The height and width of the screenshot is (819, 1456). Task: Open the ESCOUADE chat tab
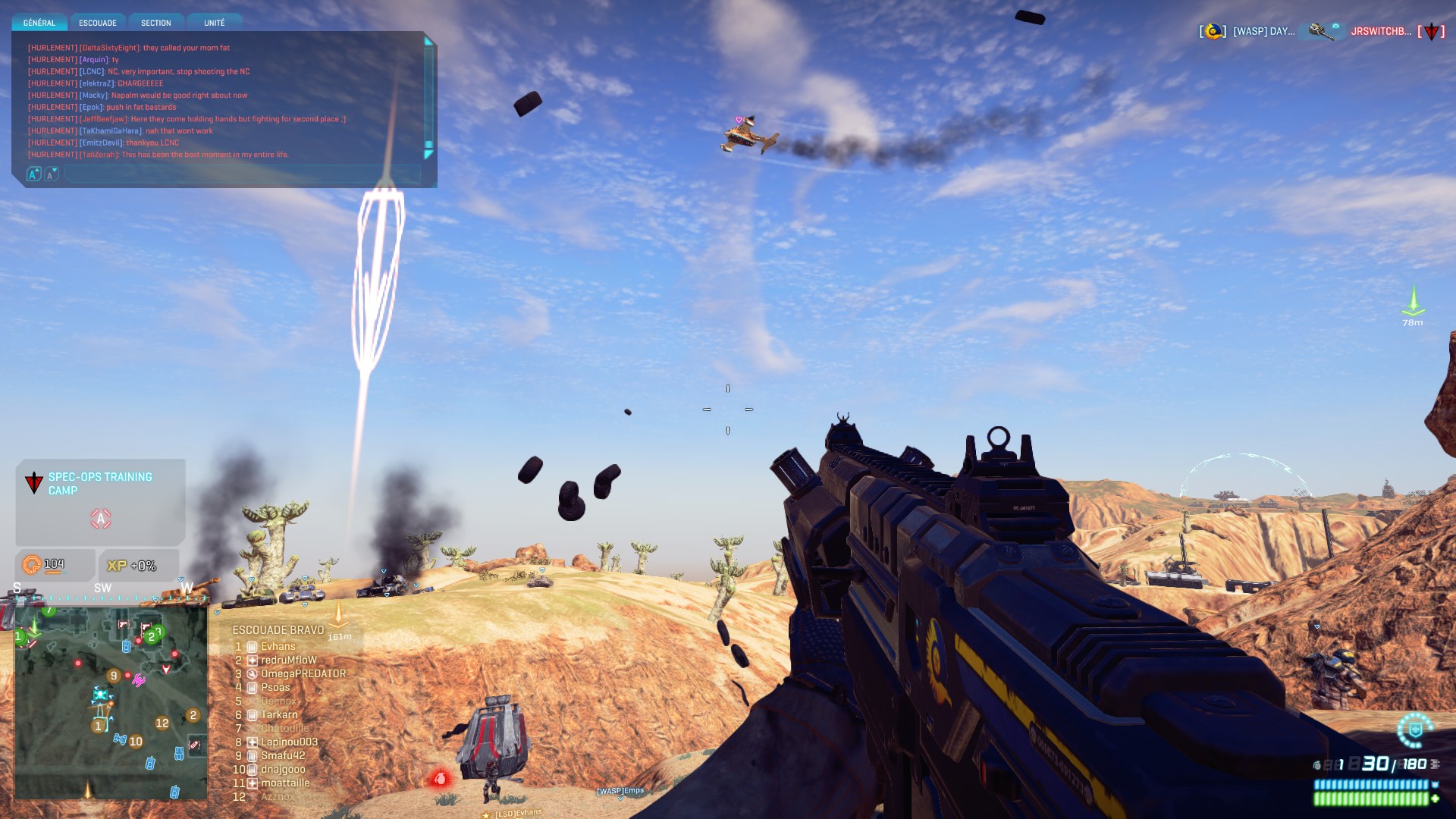click(98, 23)
